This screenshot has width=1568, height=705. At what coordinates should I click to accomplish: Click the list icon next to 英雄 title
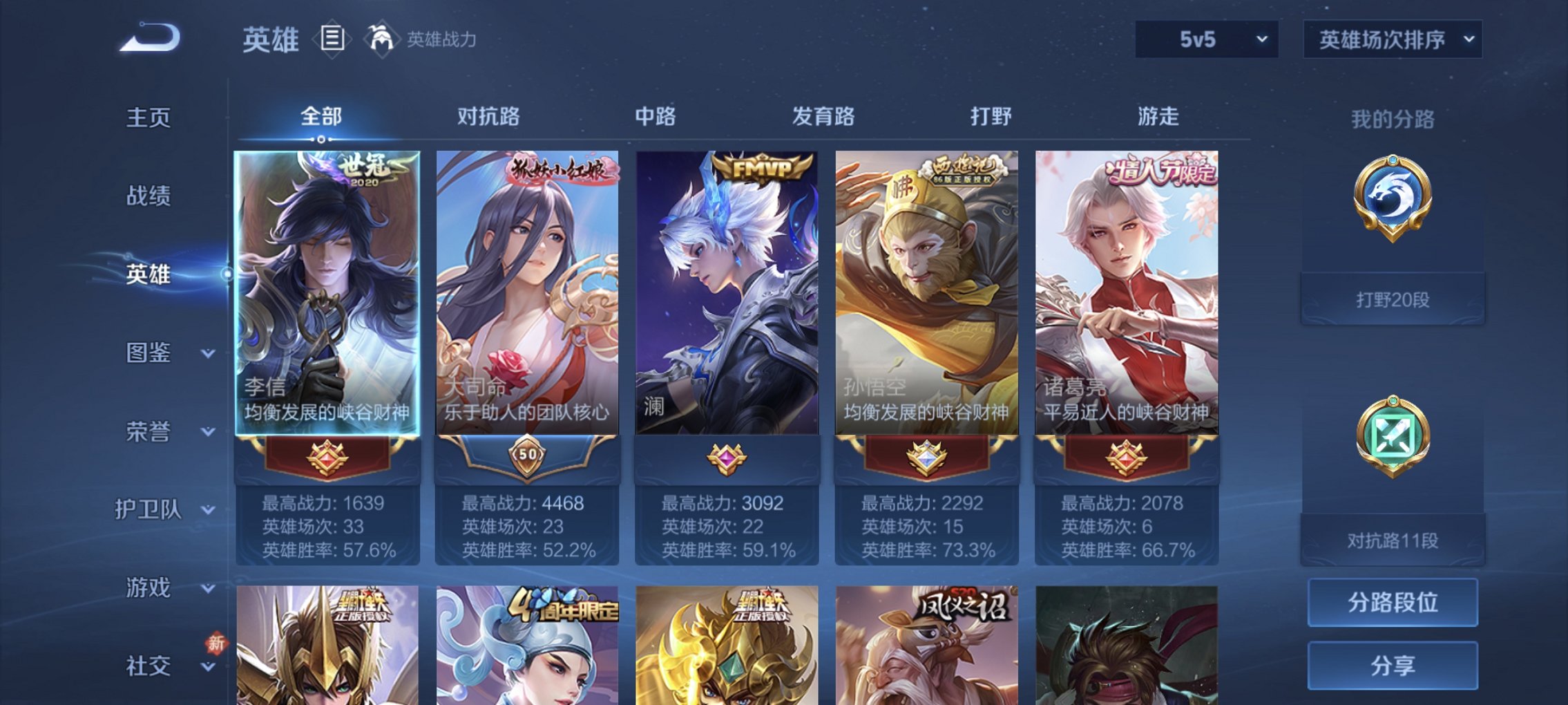332,39
